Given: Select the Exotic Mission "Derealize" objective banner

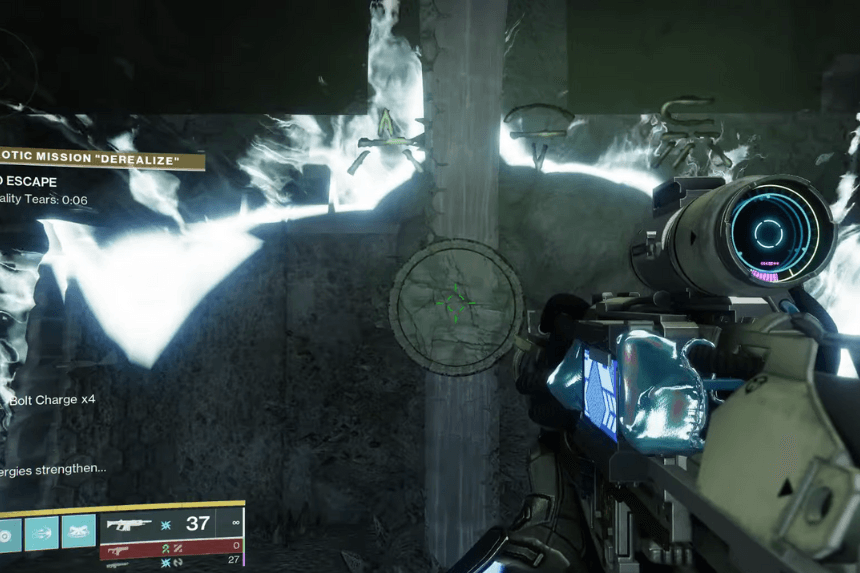Looking at the screenshot, I should (100, 160).
